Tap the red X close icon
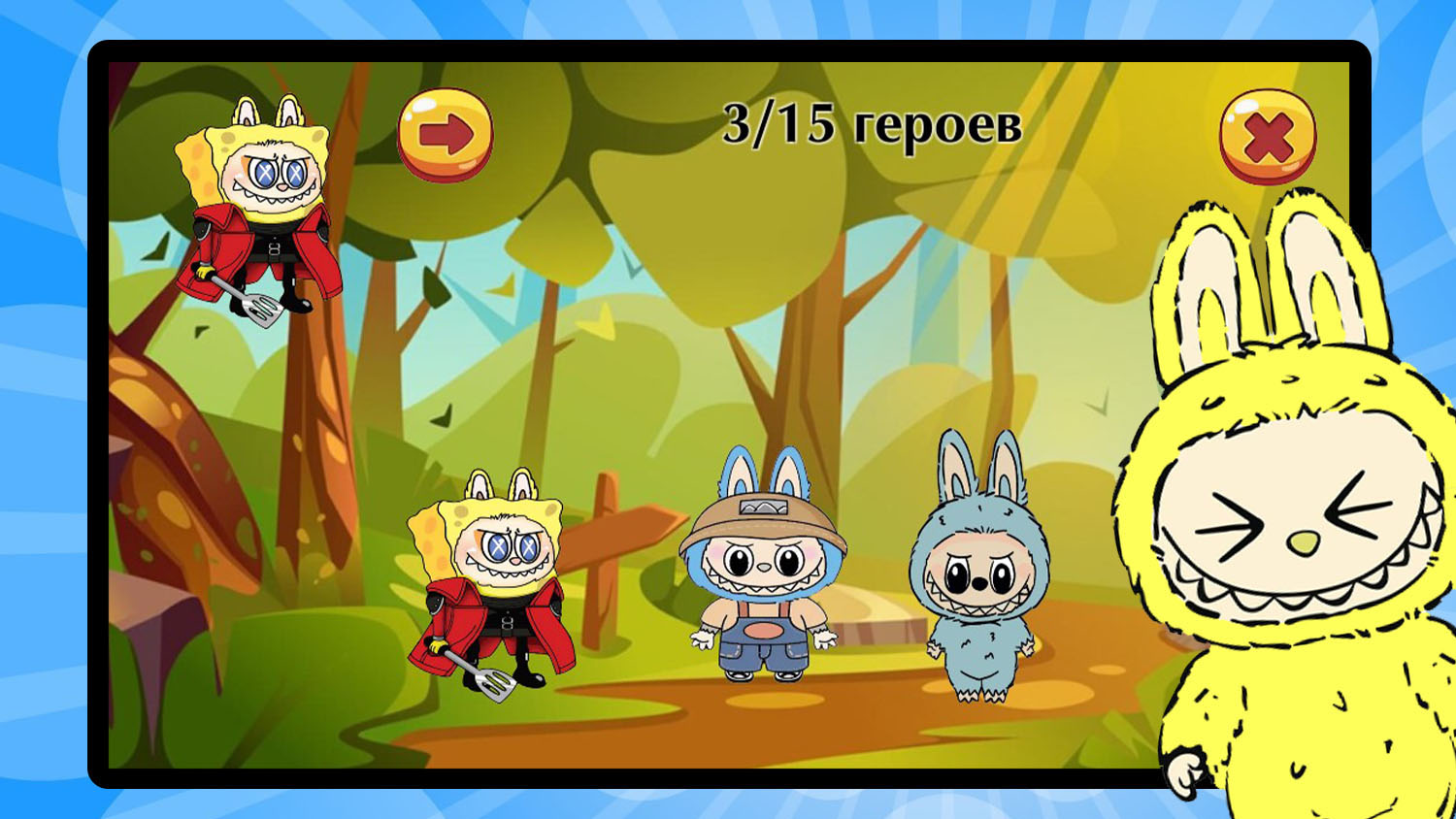Image resolution: width=1456 pixels, height=819 pixels. coord(1270,136)
